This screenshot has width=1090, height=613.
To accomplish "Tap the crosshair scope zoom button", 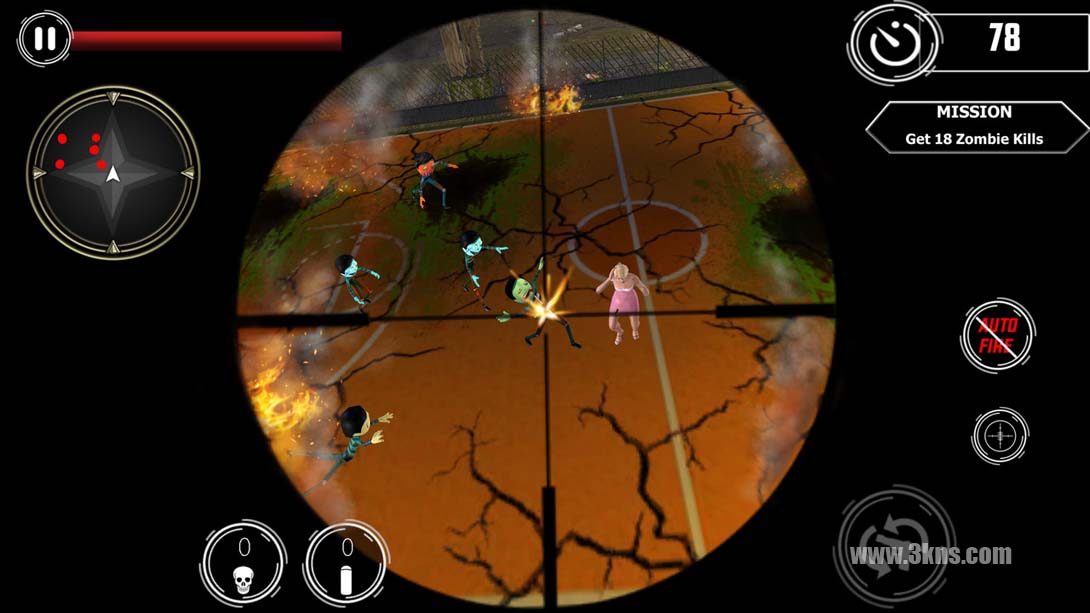I will coord(1000,436).
